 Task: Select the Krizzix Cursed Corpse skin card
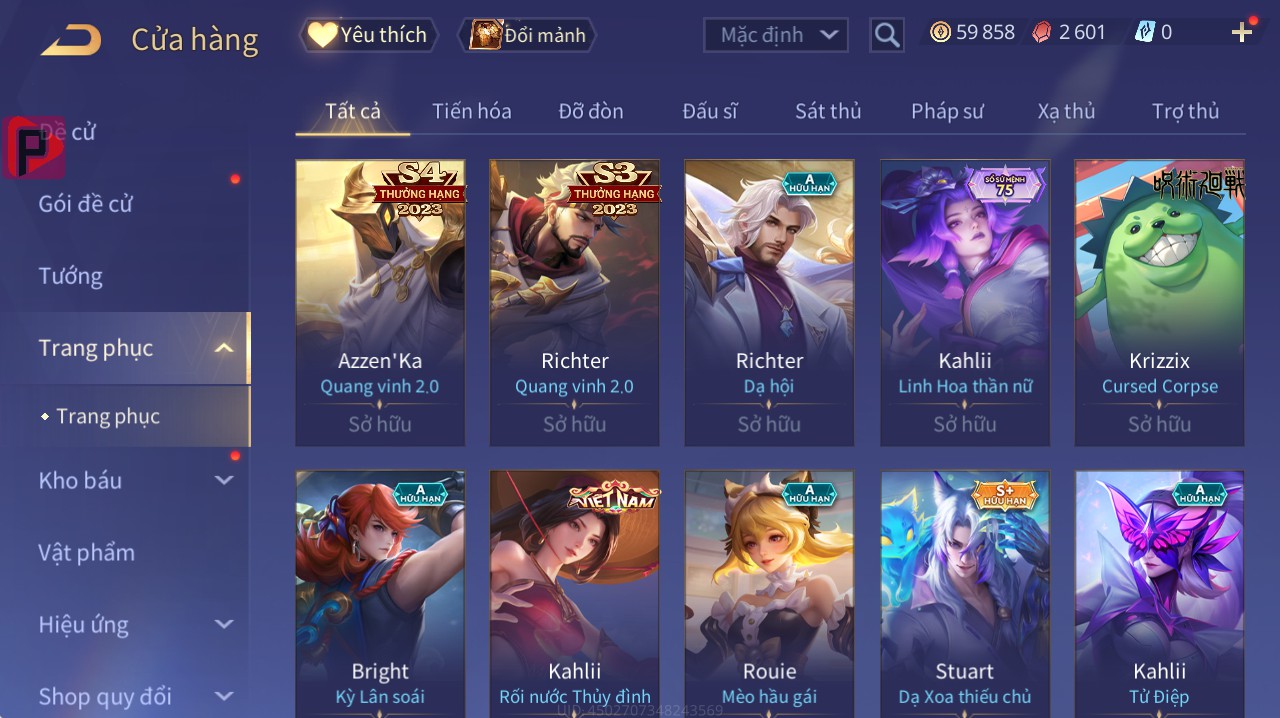click(x=1159, y=302)
